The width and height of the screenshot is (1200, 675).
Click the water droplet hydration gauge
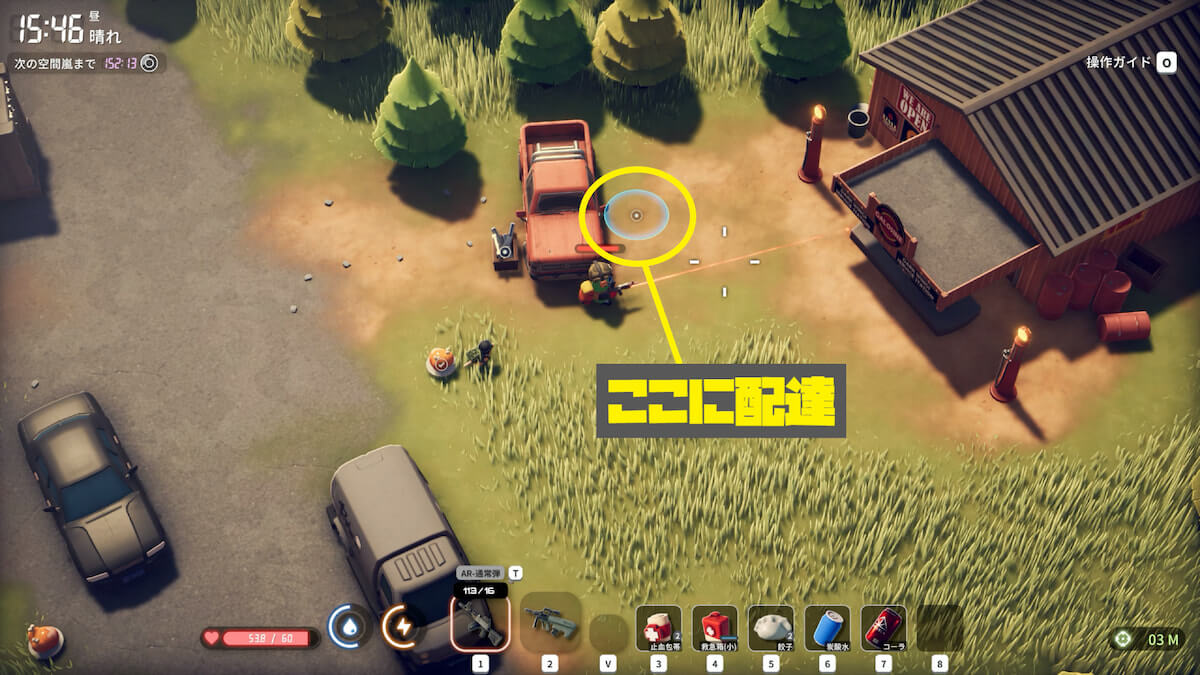(349, 626)
